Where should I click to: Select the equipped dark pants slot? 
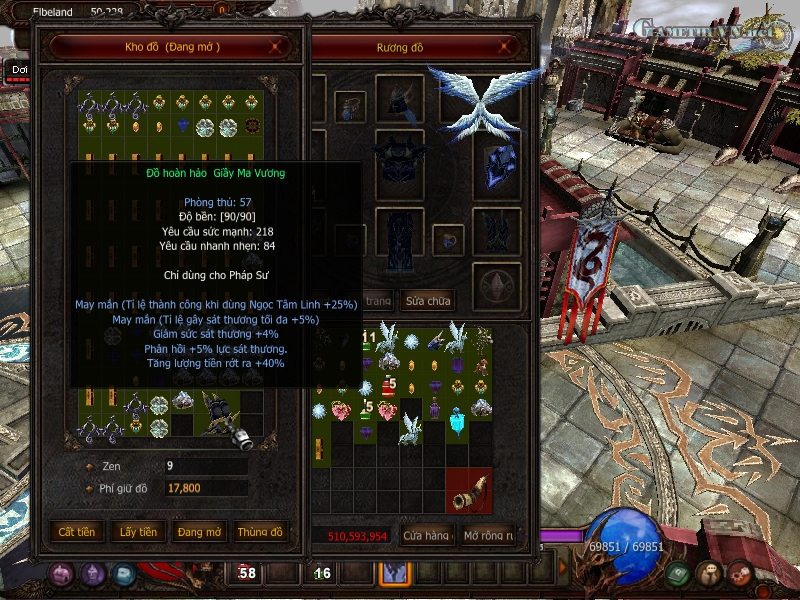tap(400, 235)
